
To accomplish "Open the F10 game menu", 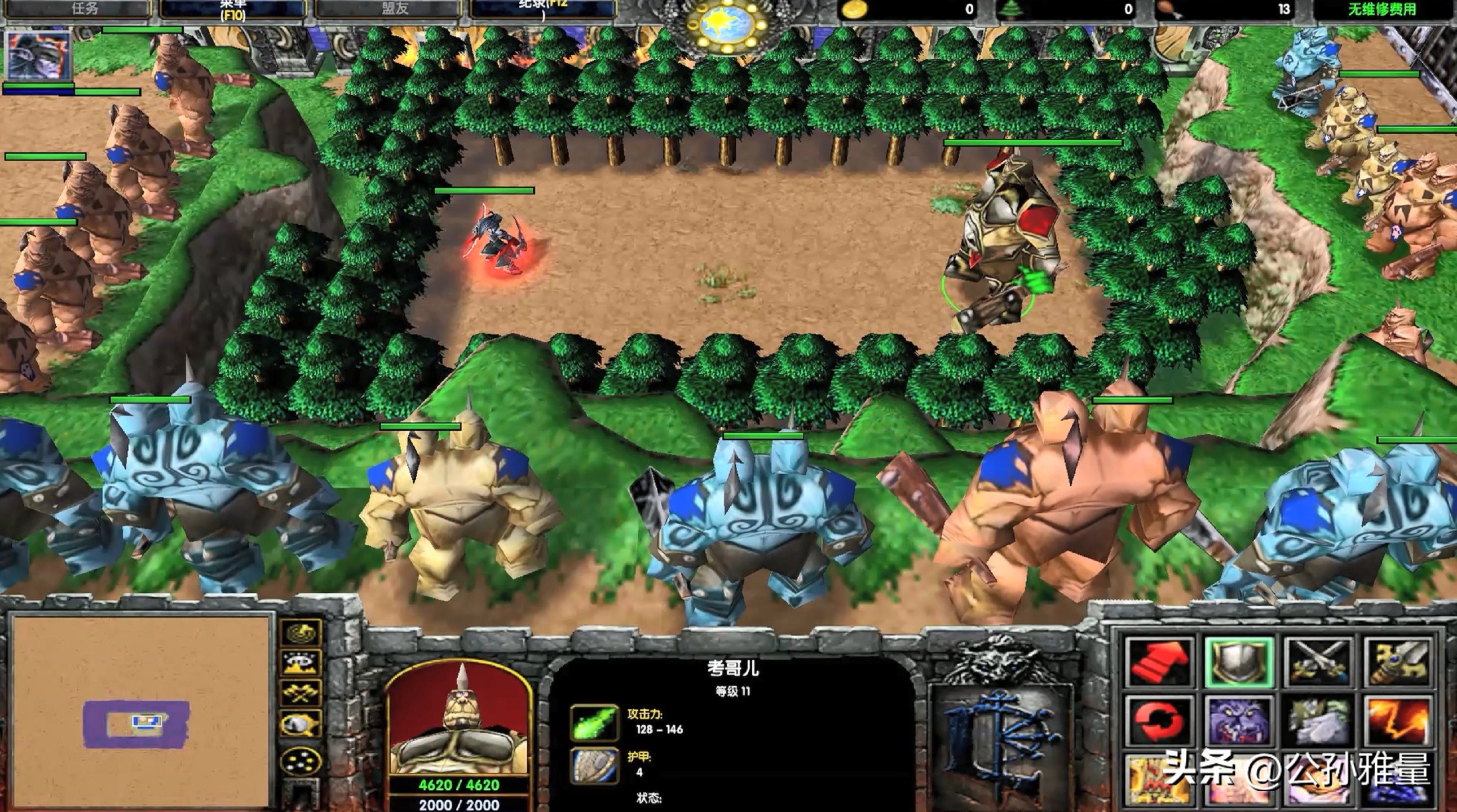I will 233,10.
